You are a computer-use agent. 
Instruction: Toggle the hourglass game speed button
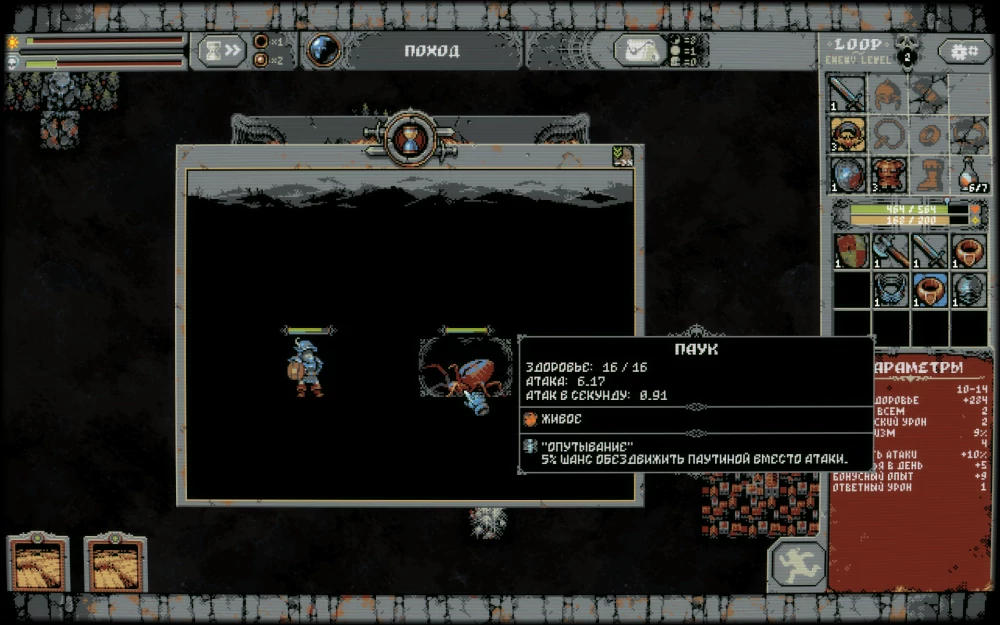222,50
